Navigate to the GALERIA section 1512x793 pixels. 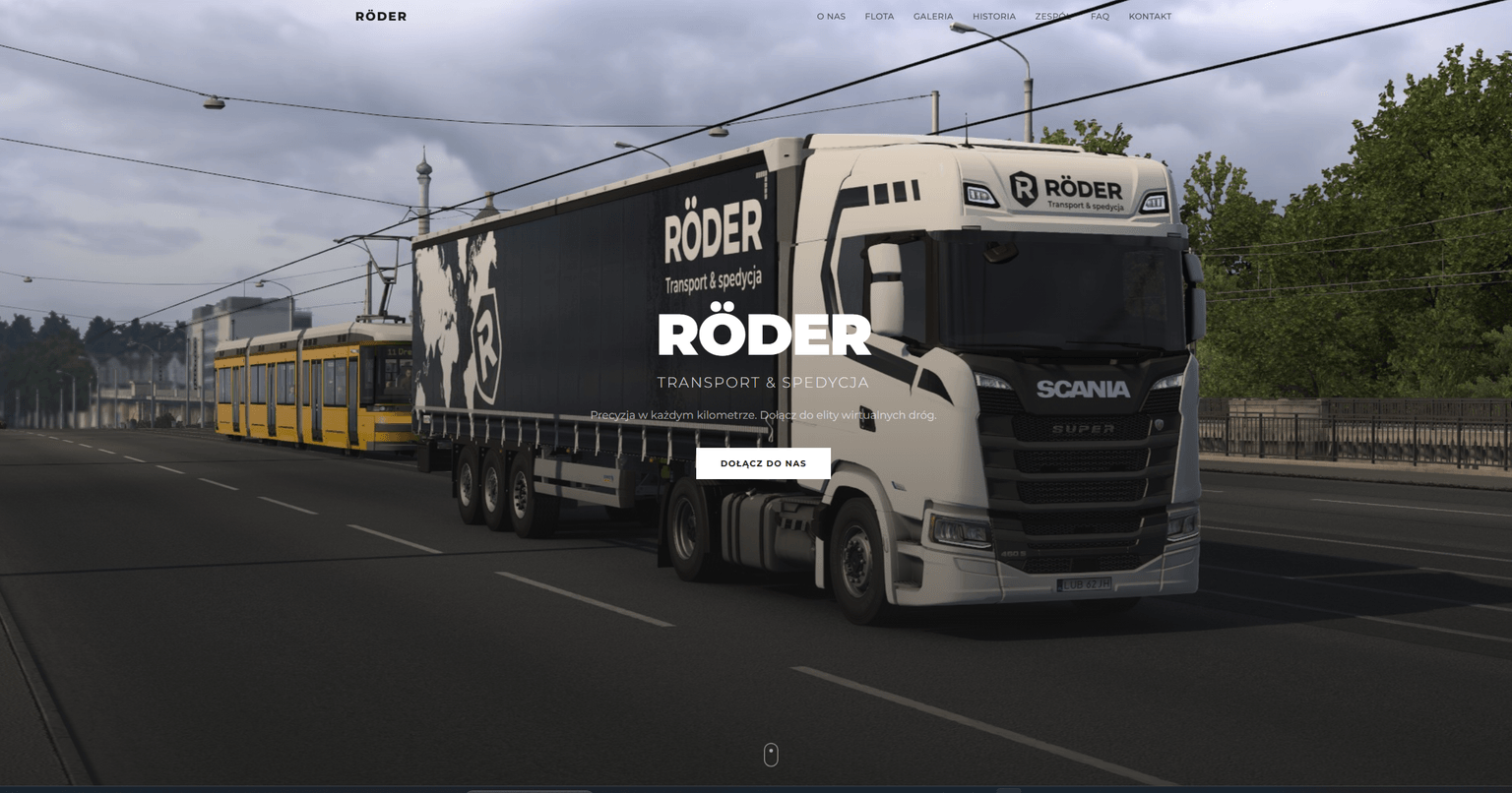click(932, 16)
